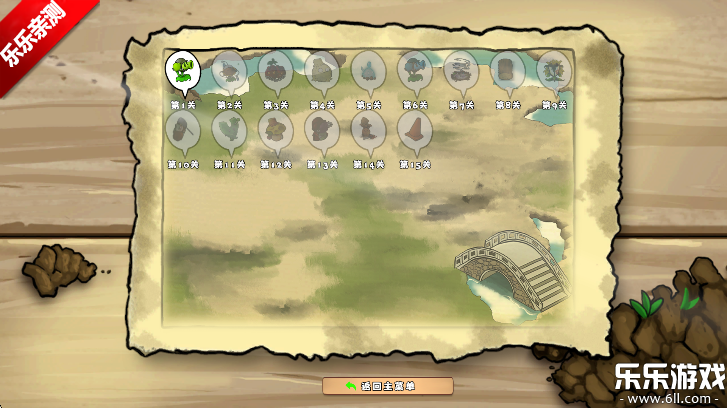
Task: Open the level 9 bubble
Action: 553,71
